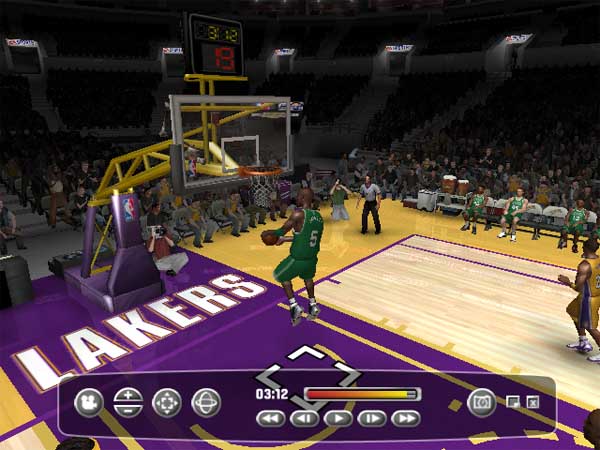Rewind the instant replay
Screen dimensions: 600x450
click(270, 418)
